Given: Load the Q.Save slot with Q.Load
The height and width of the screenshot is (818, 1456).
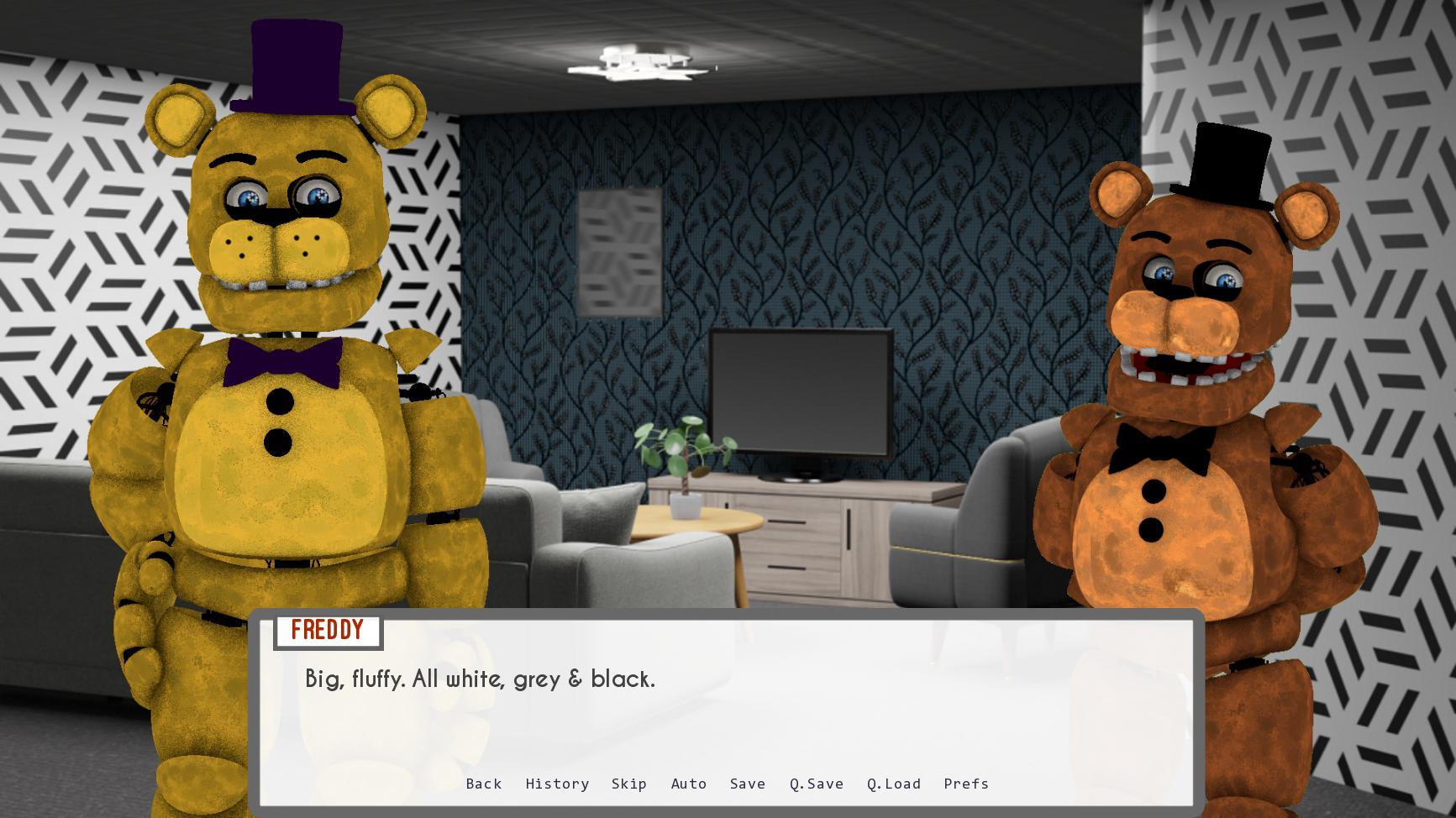Looking at the screenshot, I should click(893, 784).
